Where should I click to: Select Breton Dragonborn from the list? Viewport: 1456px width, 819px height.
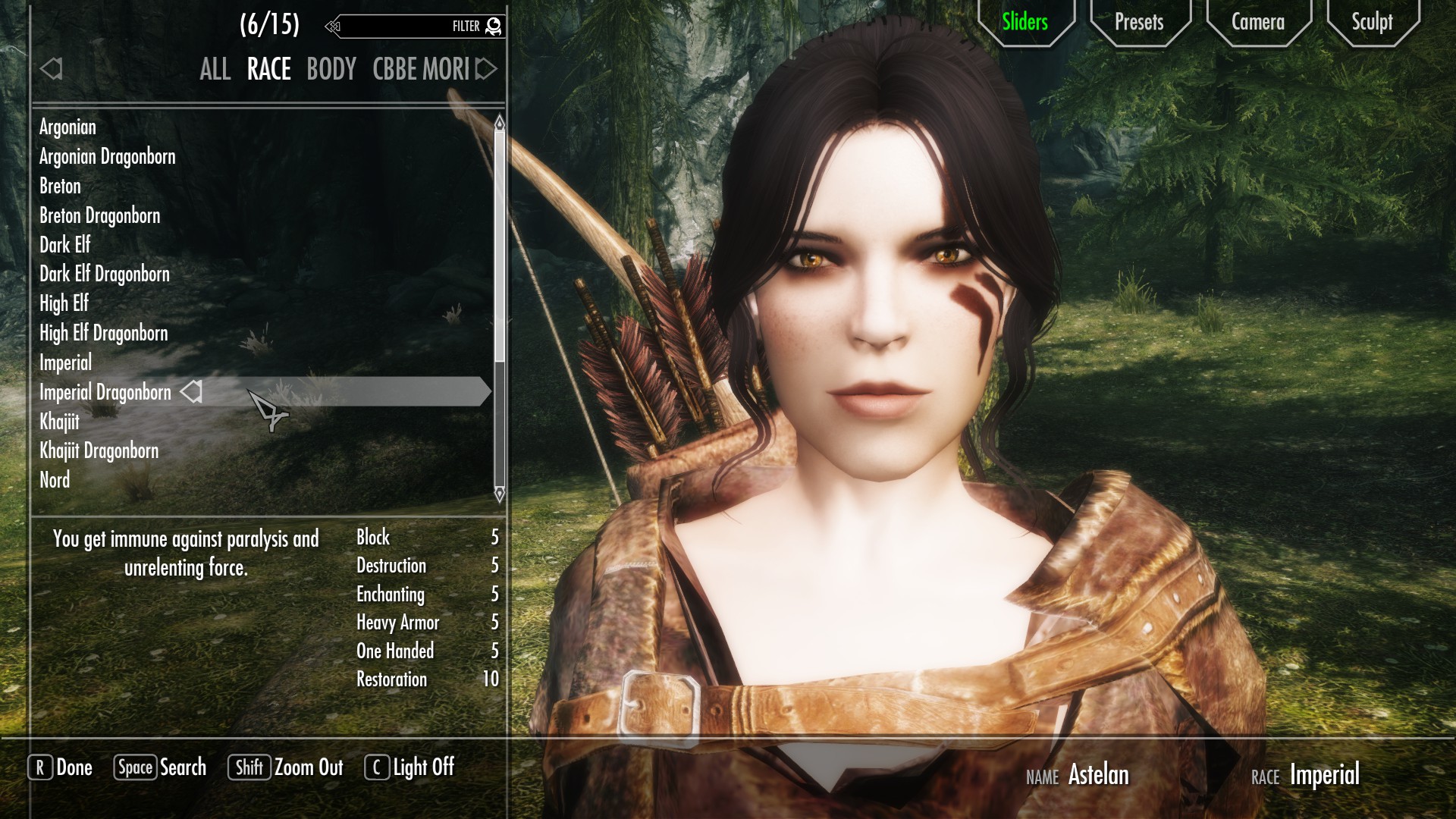(99, 216)
